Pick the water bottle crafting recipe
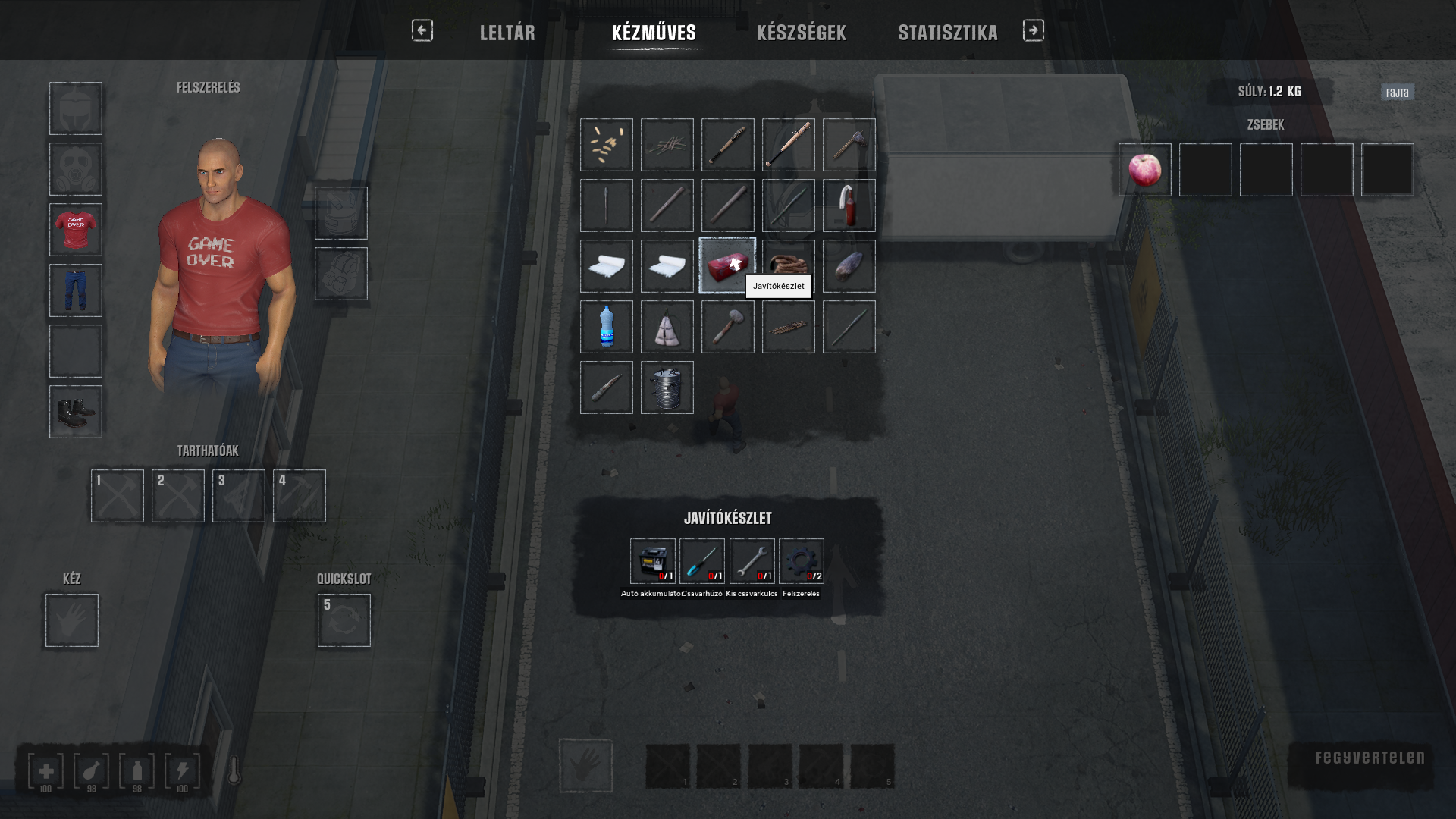Viewport: 1456px width, 819px height. (x=606, y=327)
